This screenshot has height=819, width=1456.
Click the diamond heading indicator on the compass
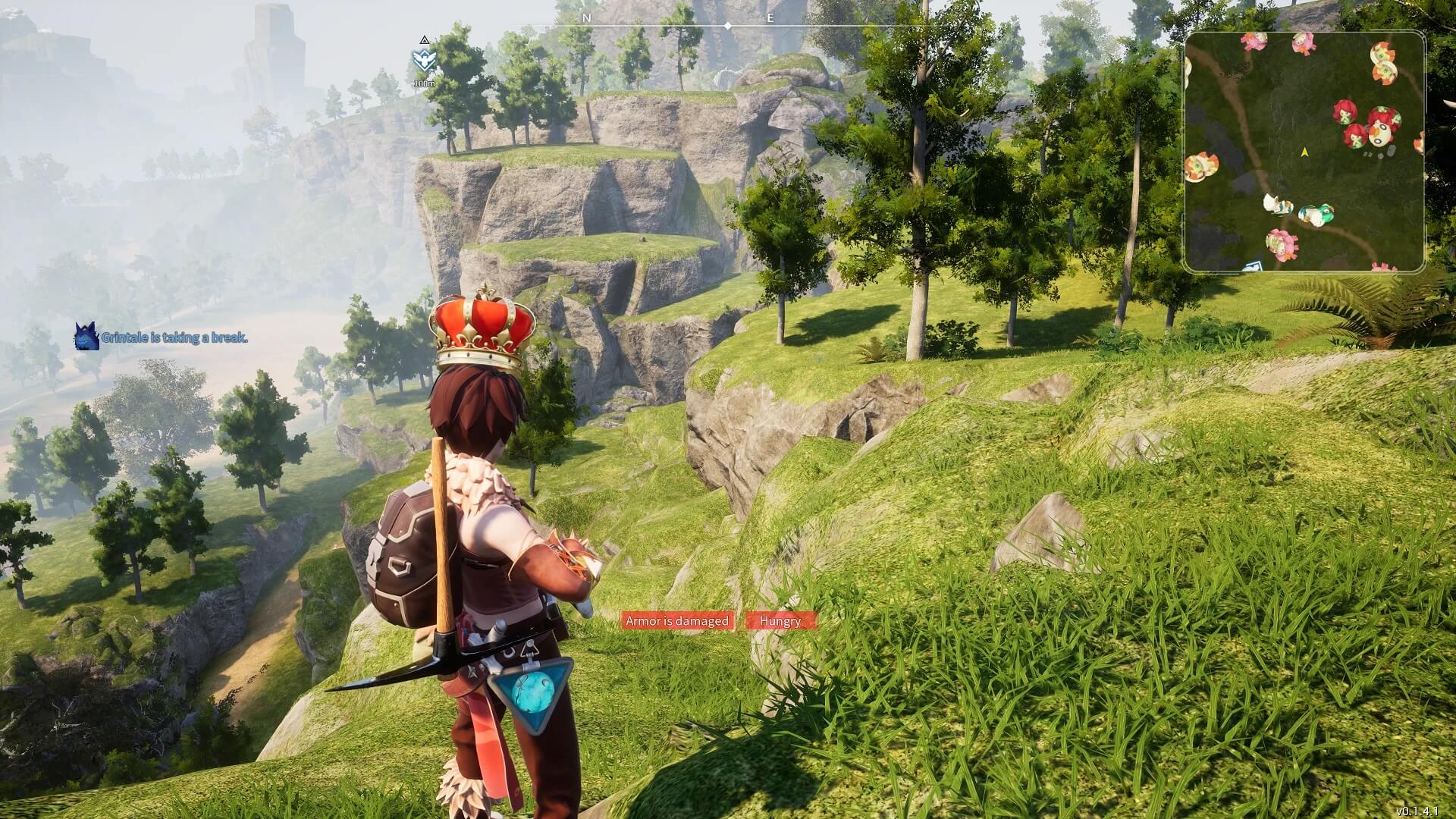pyautogui.click(x=727, y=24)
